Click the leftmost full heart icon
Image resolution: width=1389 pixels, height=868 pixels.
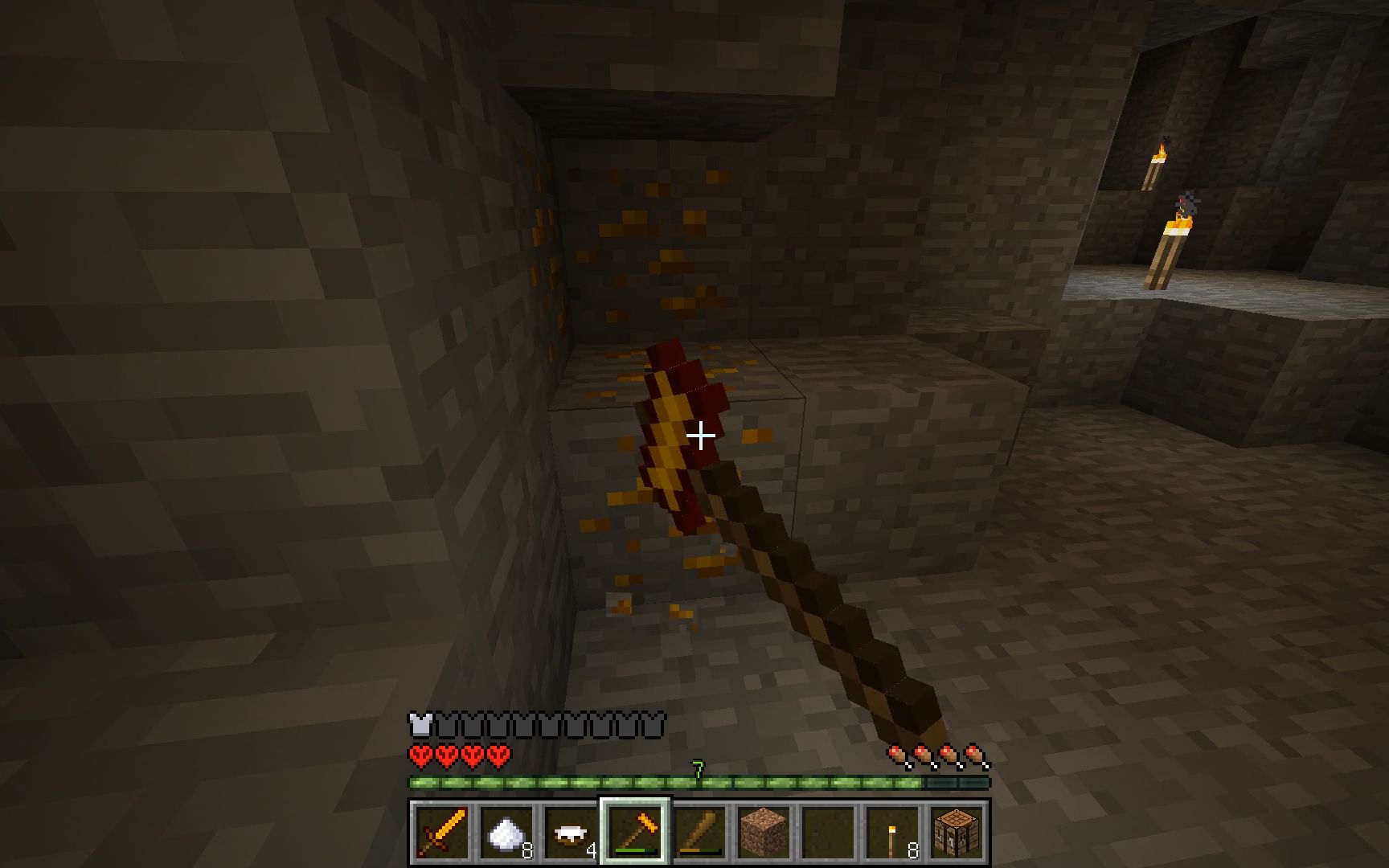[418, 755]
